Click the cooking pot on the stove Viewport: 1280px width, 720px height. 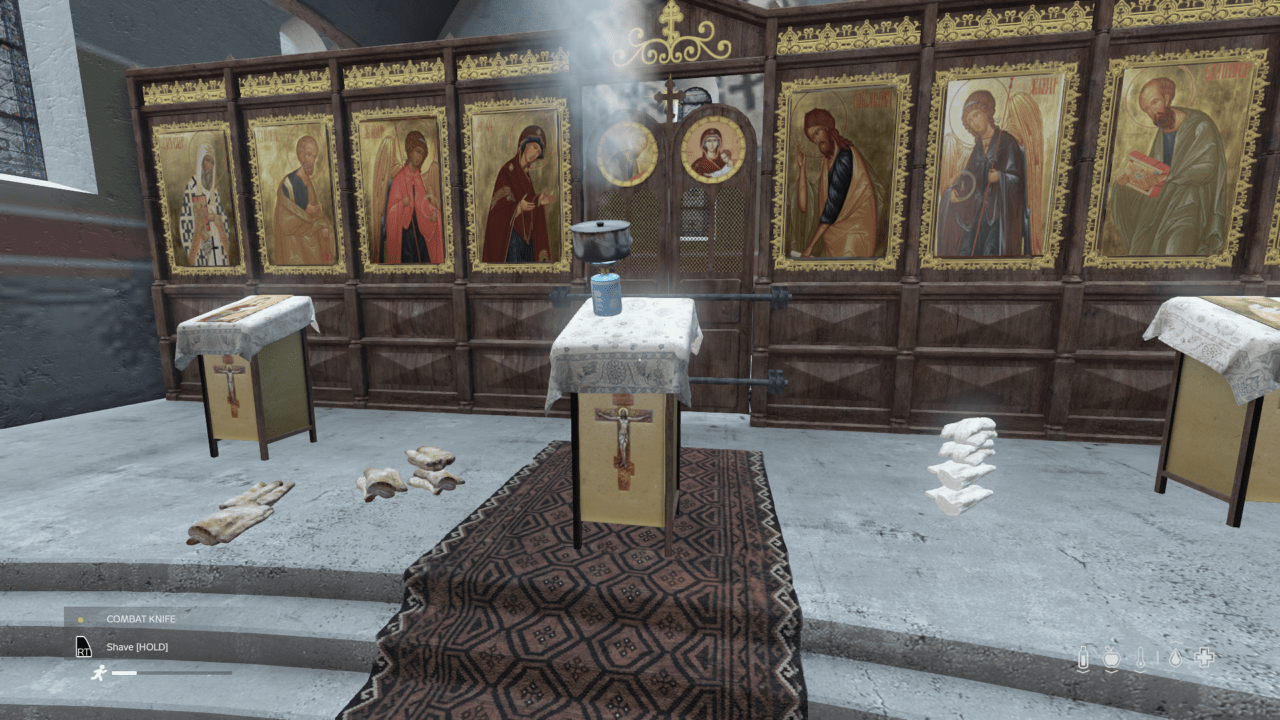coord(602,240)
